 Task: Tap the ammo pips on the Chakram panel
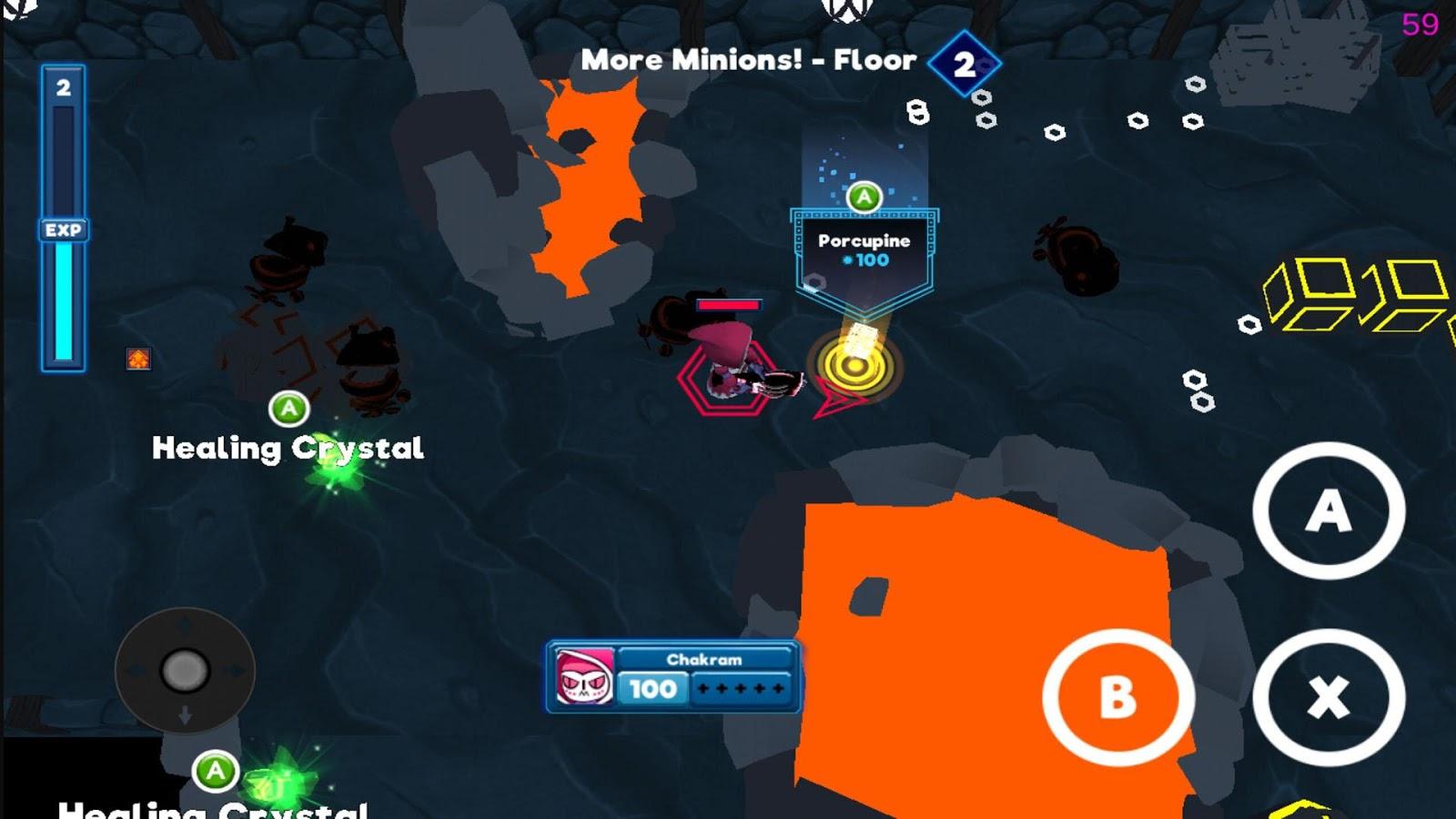coord(739,689)
